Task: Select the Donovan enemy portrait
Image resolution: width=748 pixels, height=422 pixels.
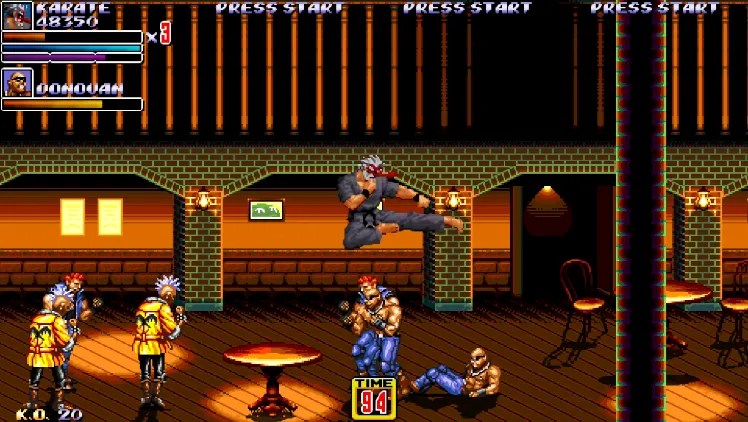Action: coord(17,82)
